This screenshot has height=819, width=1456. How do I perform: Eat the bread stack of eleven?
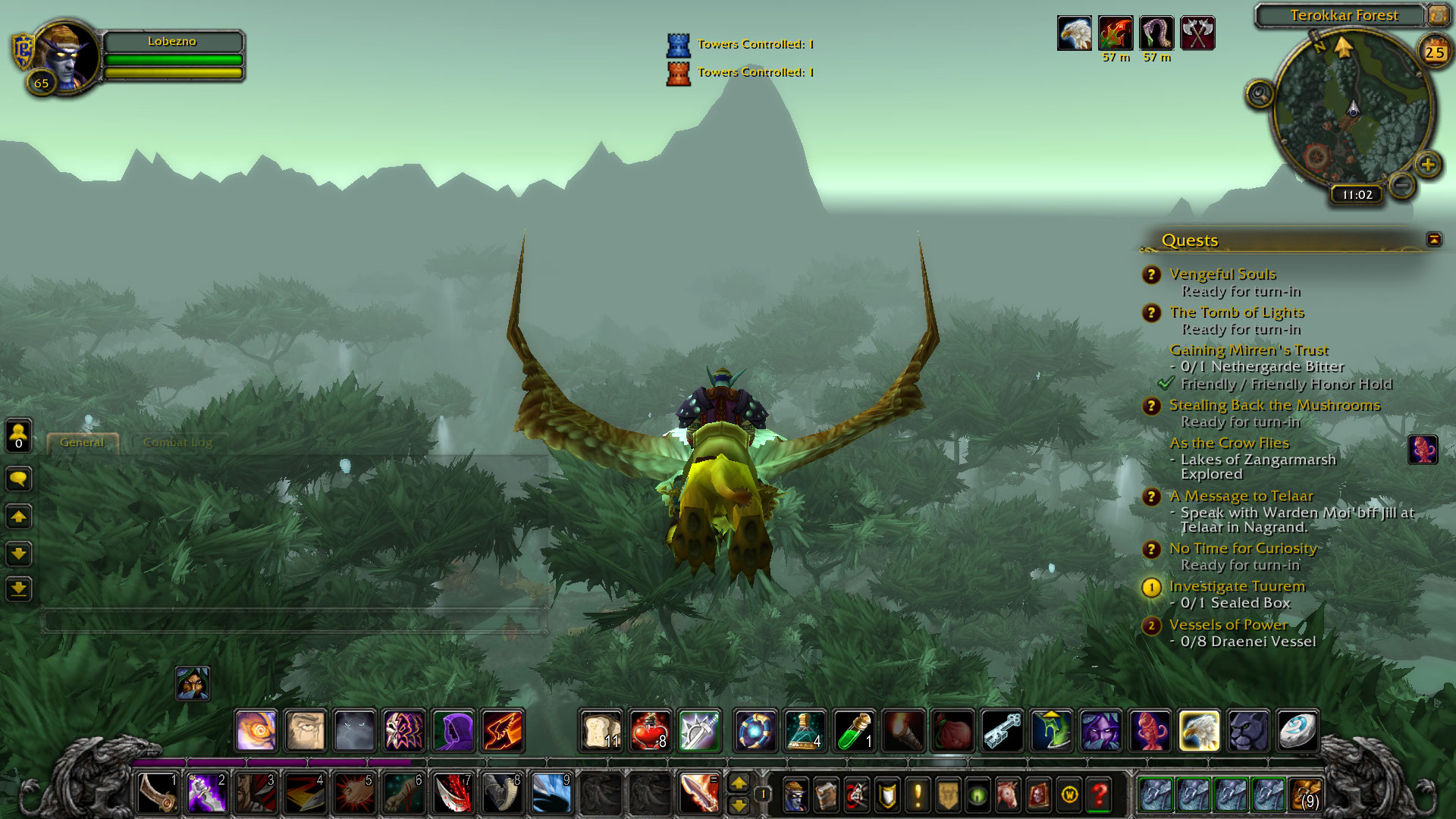tap(601, 730)
